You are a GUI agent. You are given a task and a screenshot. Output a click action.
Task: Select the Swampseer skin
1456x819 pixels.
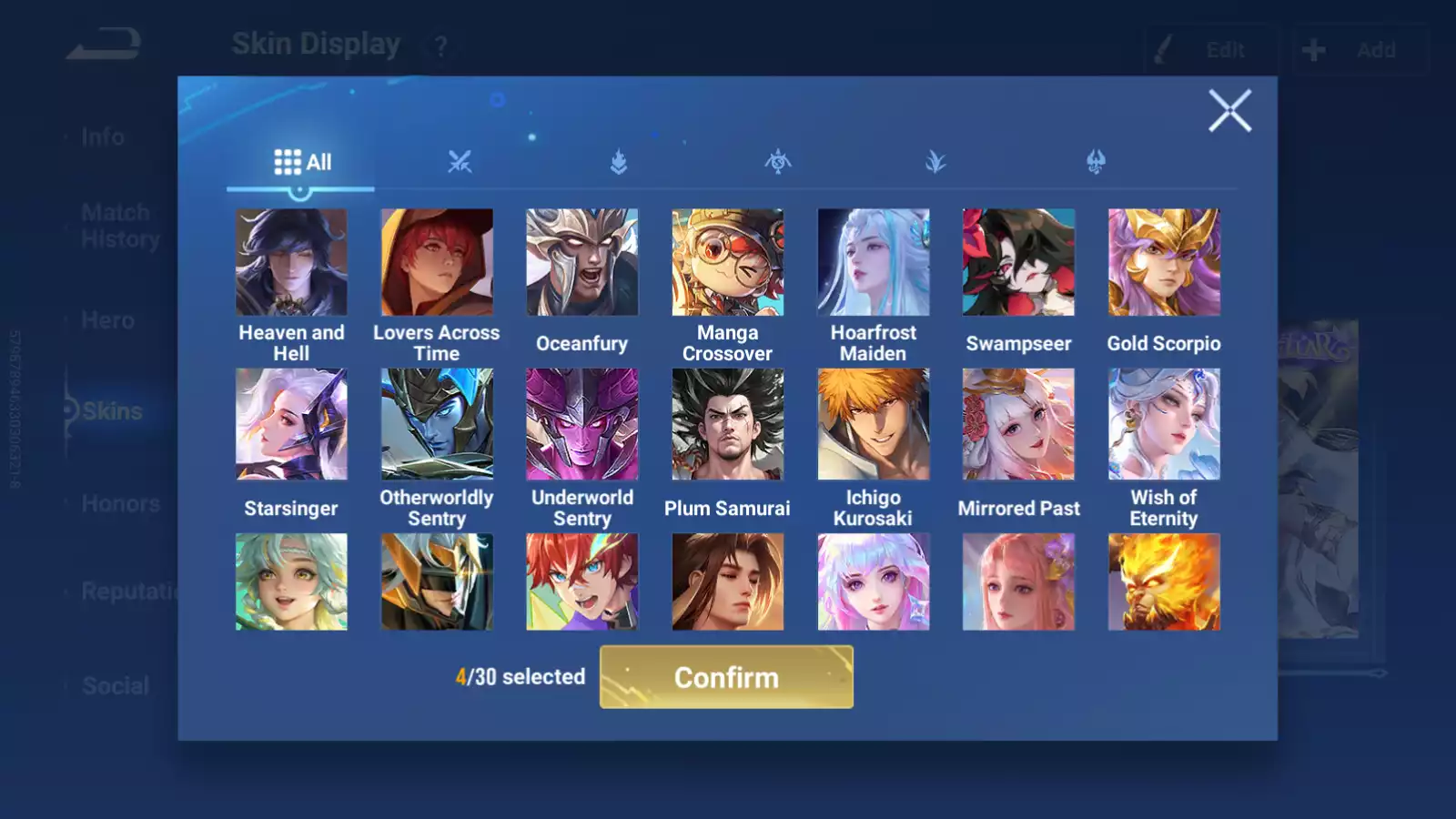pos(1018,262)
